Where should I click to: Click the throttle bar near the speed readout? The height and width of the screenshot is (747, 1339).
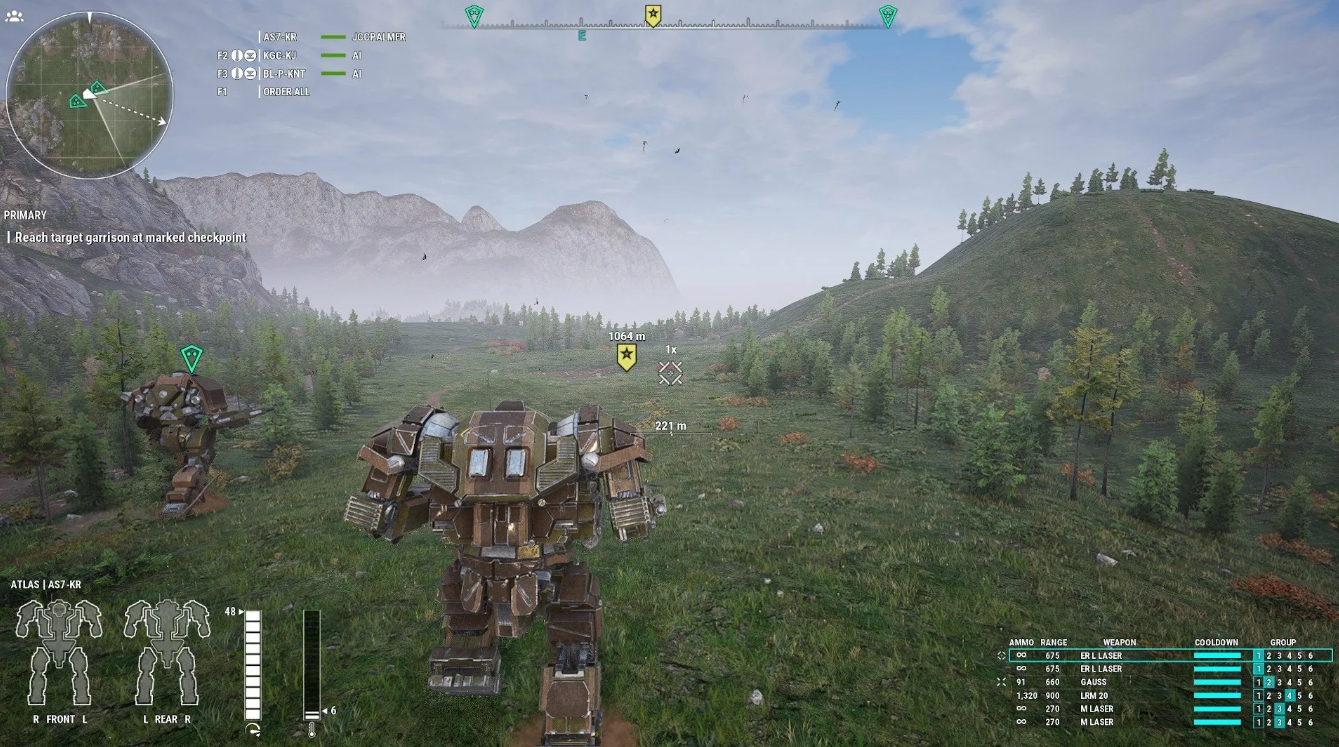point(253,660)
